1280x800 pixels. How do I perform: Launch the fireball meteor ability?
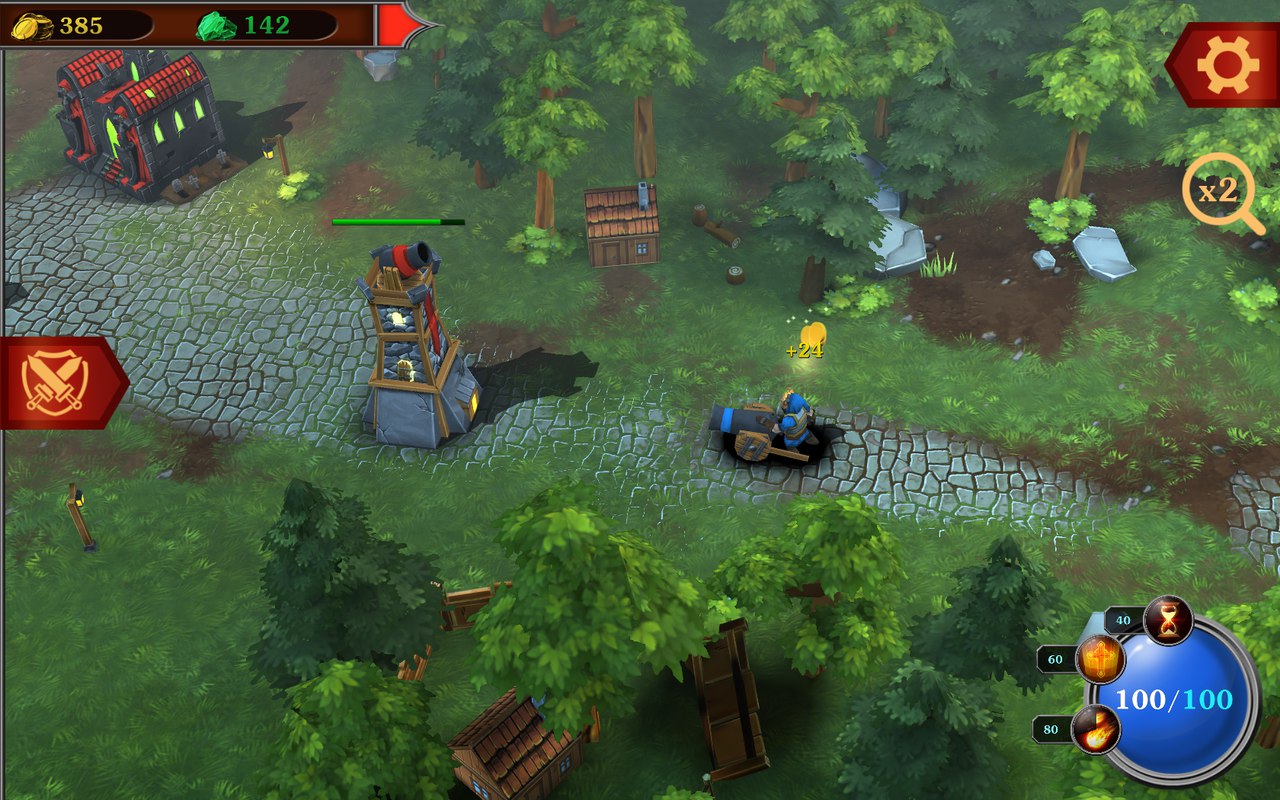coord(1095,729)
